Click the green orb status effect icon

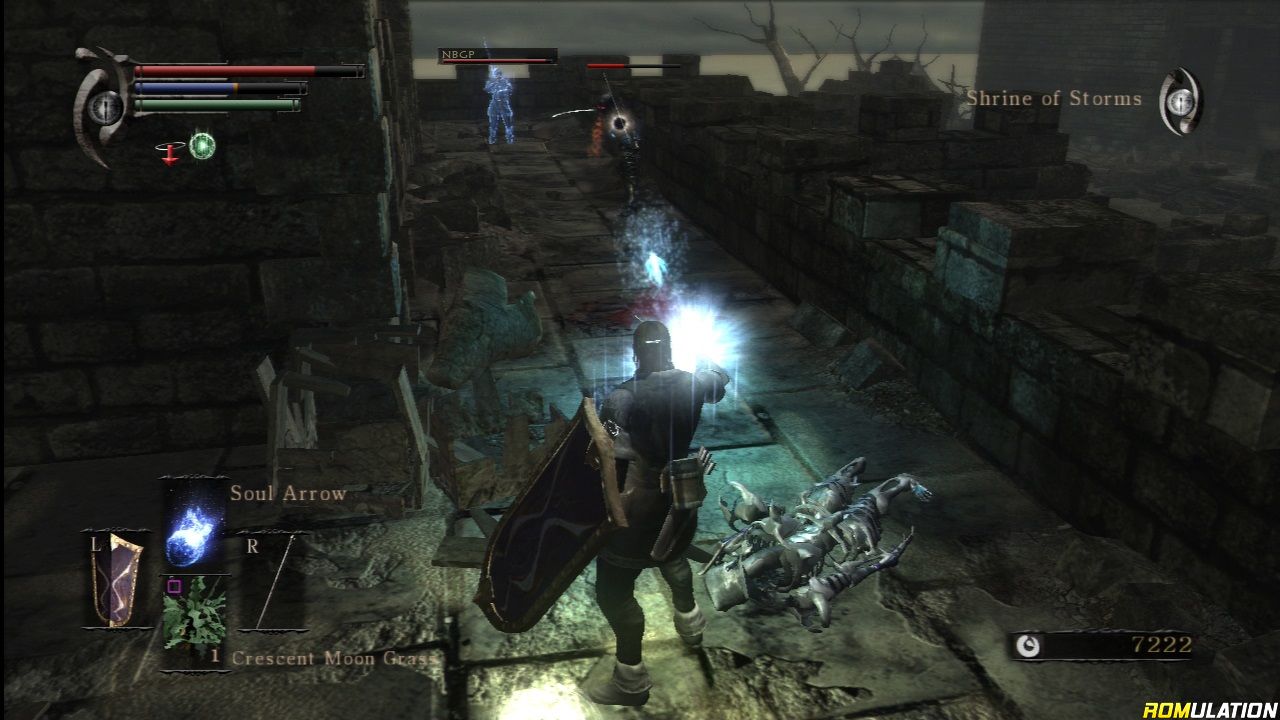pos(203,146)
